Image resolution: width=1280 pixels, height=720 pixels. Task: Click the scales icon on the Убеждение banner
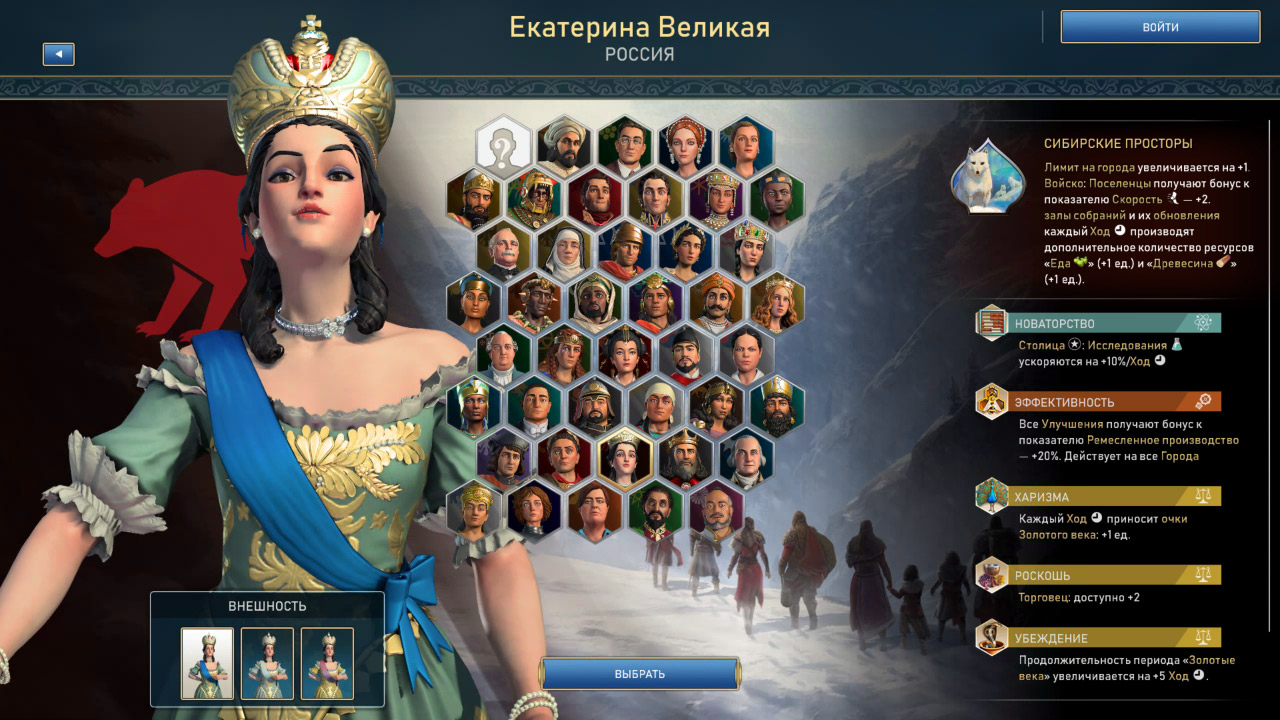pos(1202,637)
